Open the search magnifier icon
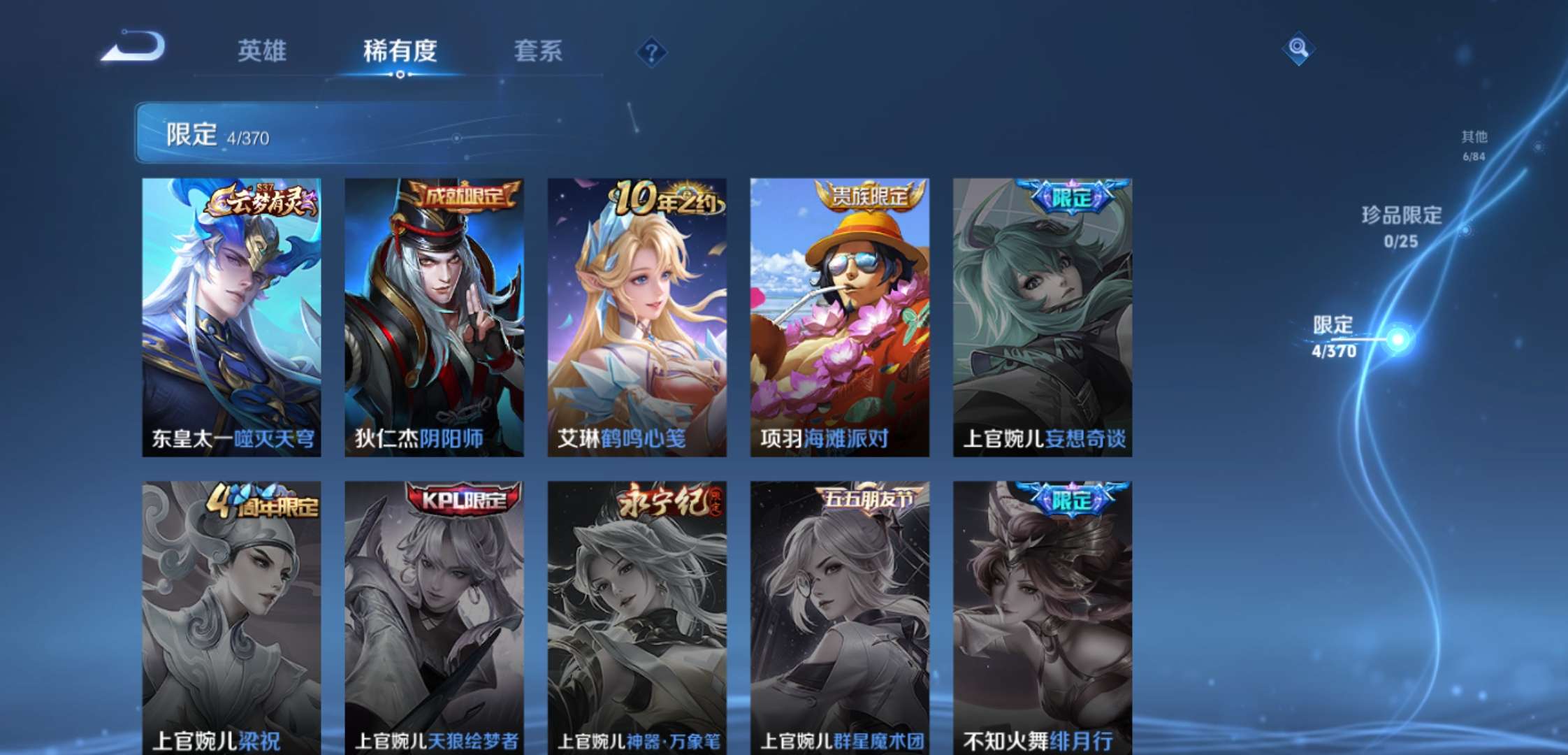This screenshot has height=755, width=1568. (x=1298, y=49)
